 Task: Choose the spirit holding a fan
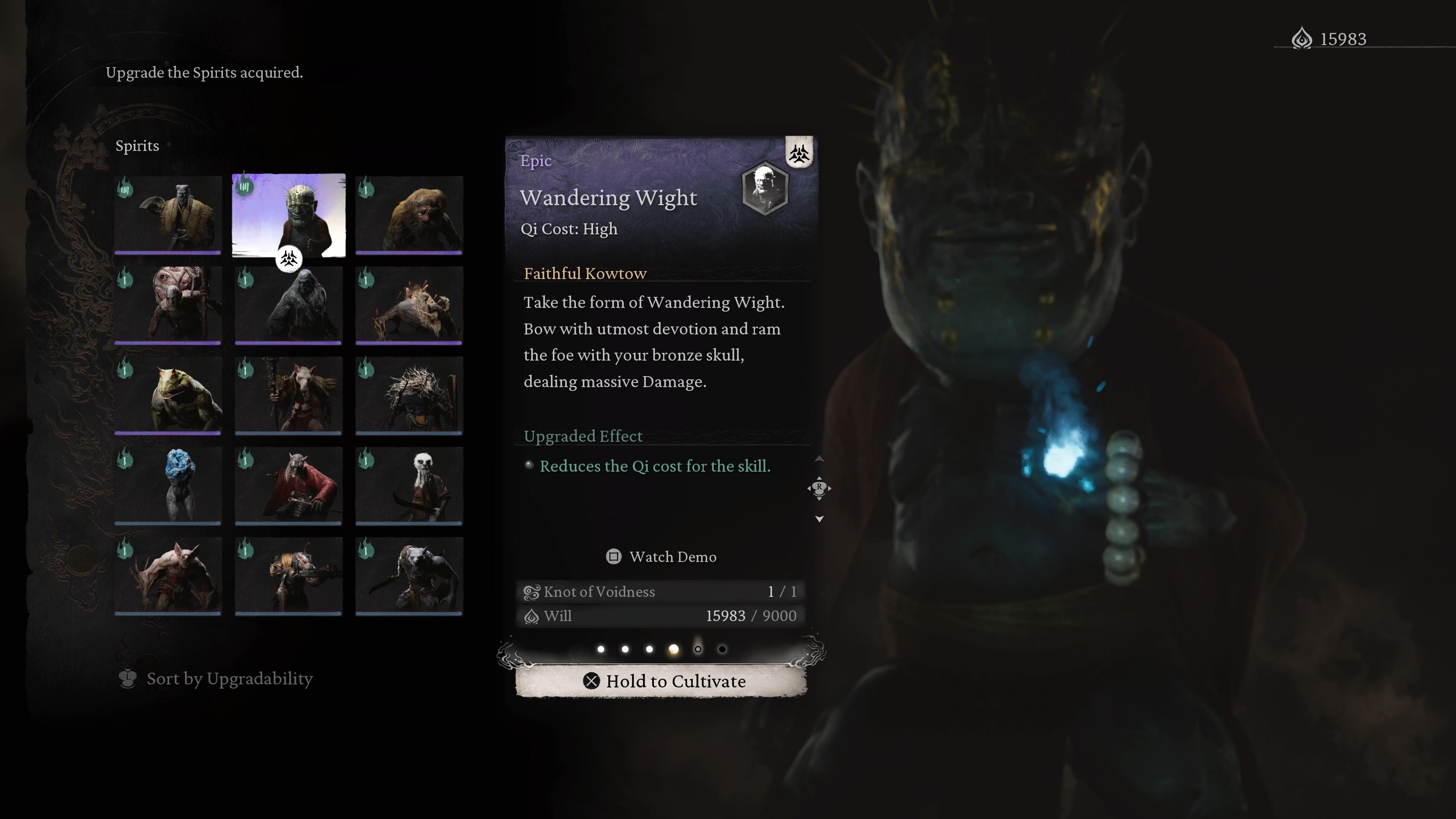168,215
